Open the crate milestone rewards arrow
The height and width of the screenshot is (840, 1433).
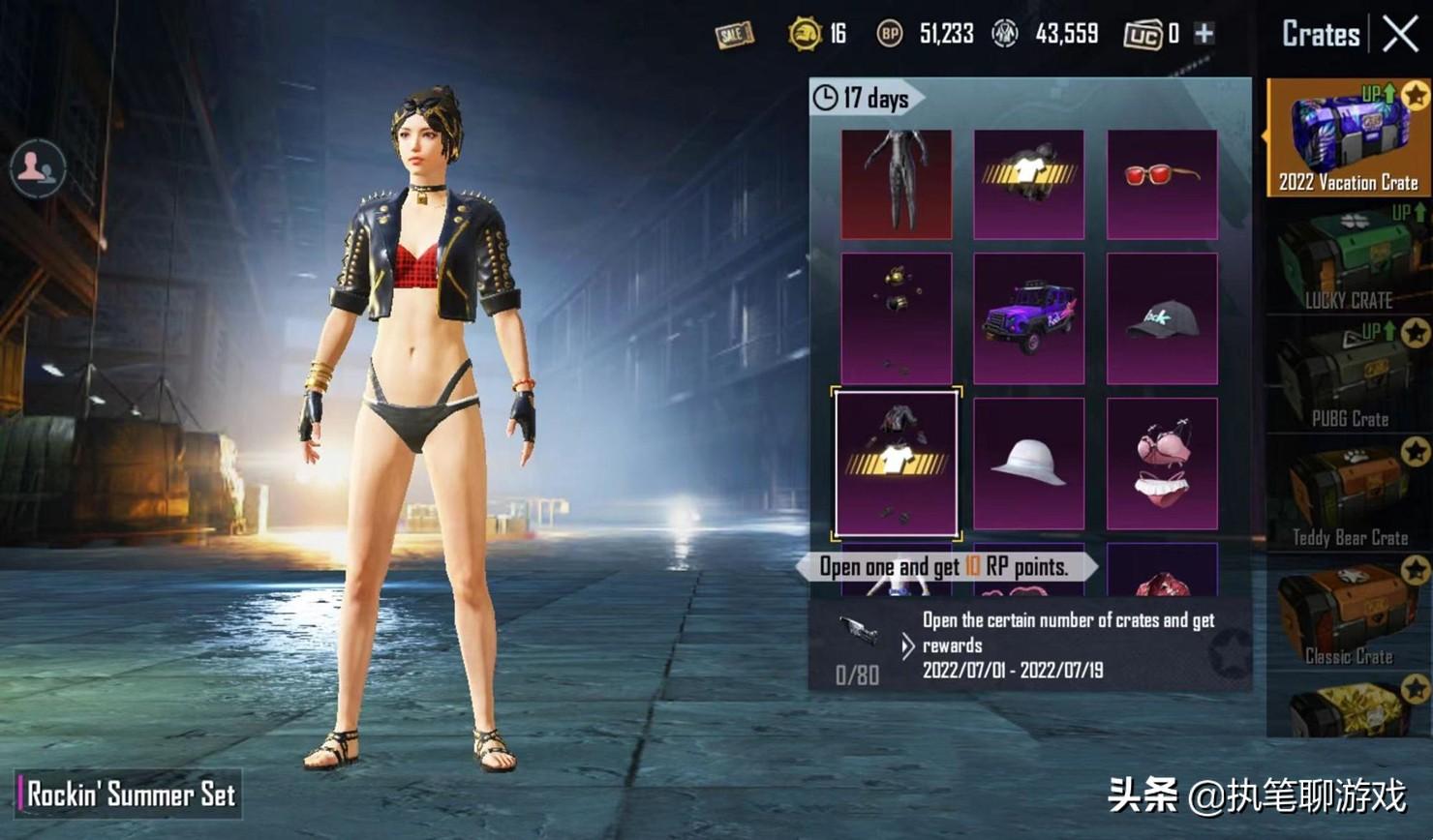coord(907,645)
